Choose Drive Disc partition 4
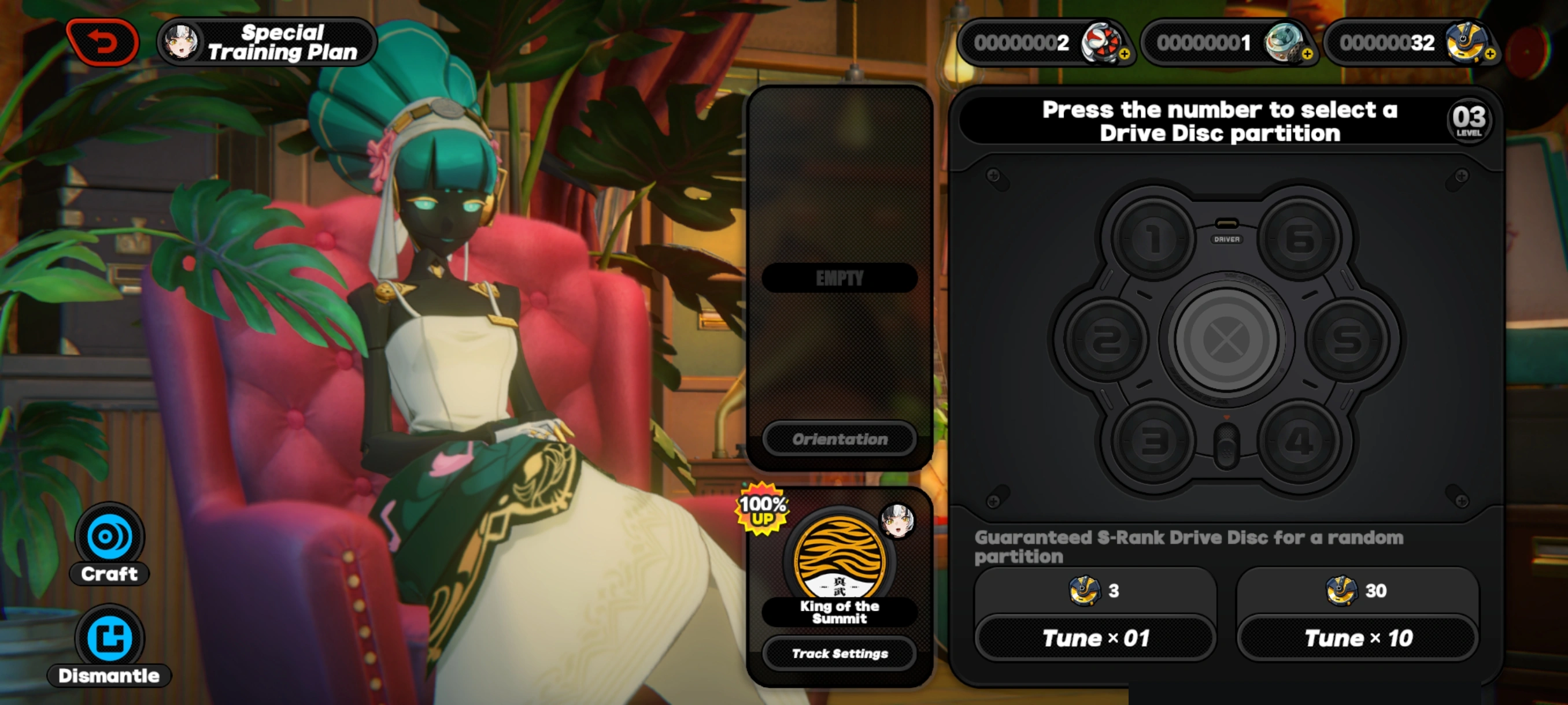 click(x=1300, y=440)
